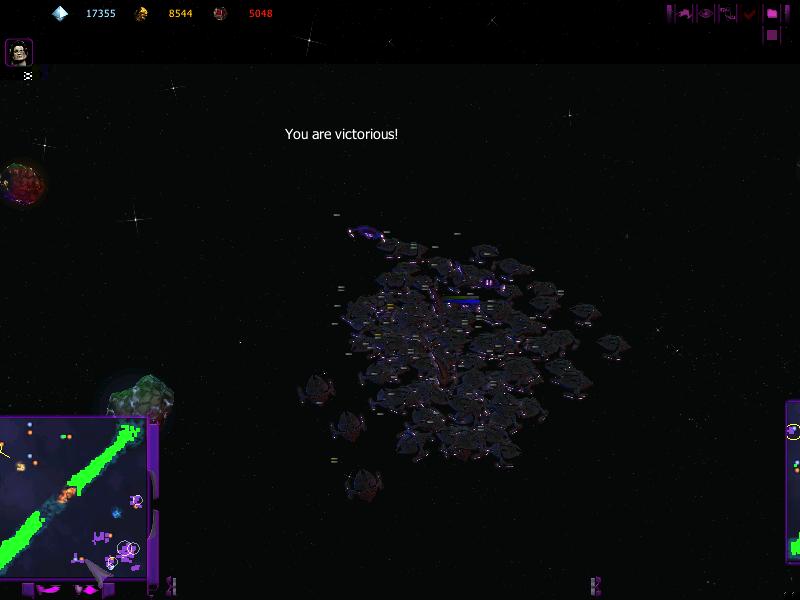Click the pink diamond button under the minimap
Image resolution: width=800 pixels, height=600 pixels.
(88, 590)
